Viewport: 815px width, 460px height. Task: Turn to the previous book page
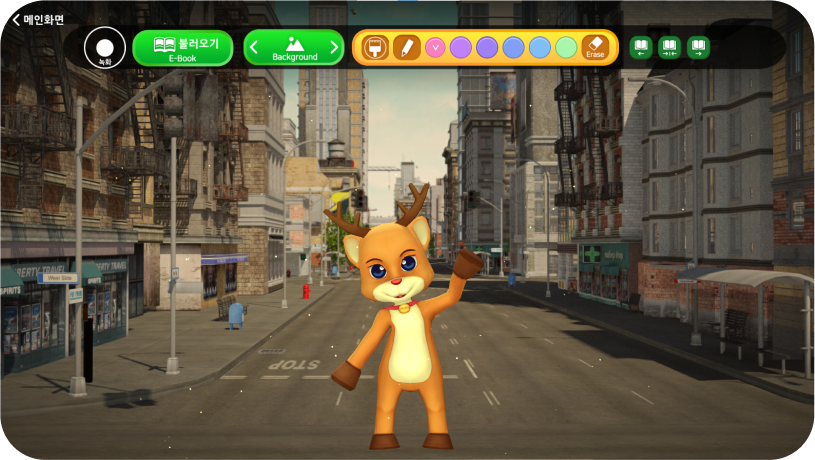click(x=641, y=48)
